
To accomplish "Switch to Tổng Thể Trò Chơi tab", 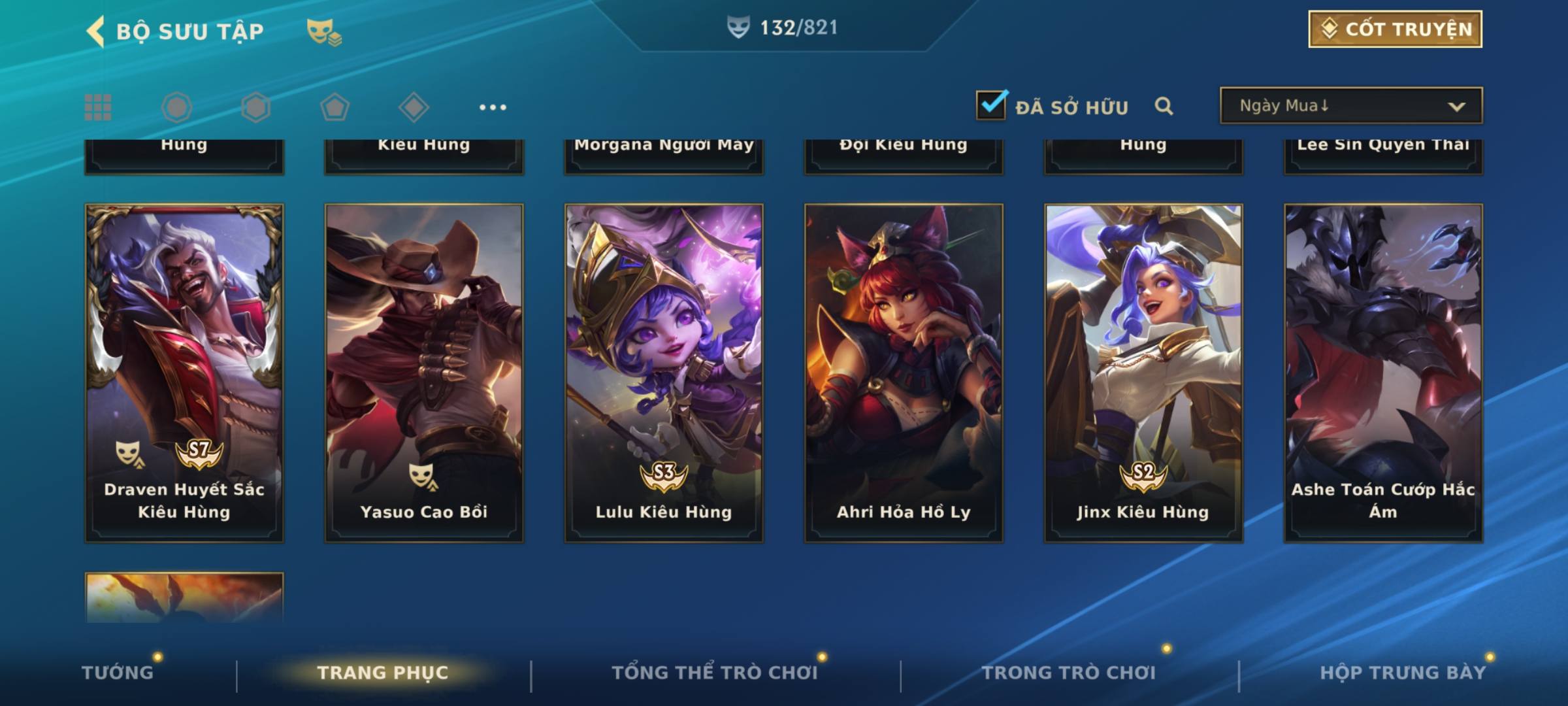I will click(x=715, y=673).
